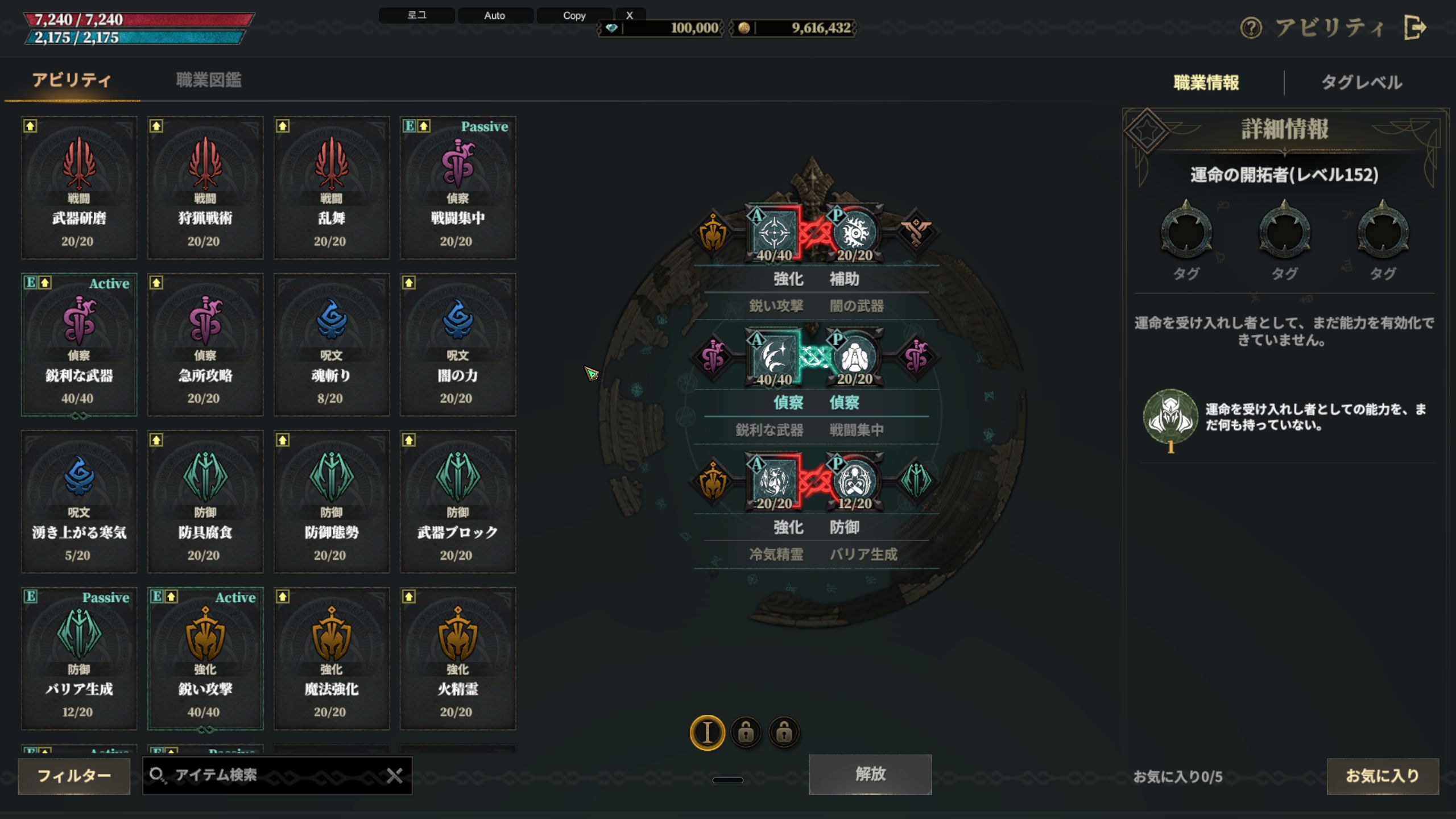Select the 魂斬り spell card
This screenshot has width=1456, height=819.
click(332, 345)
